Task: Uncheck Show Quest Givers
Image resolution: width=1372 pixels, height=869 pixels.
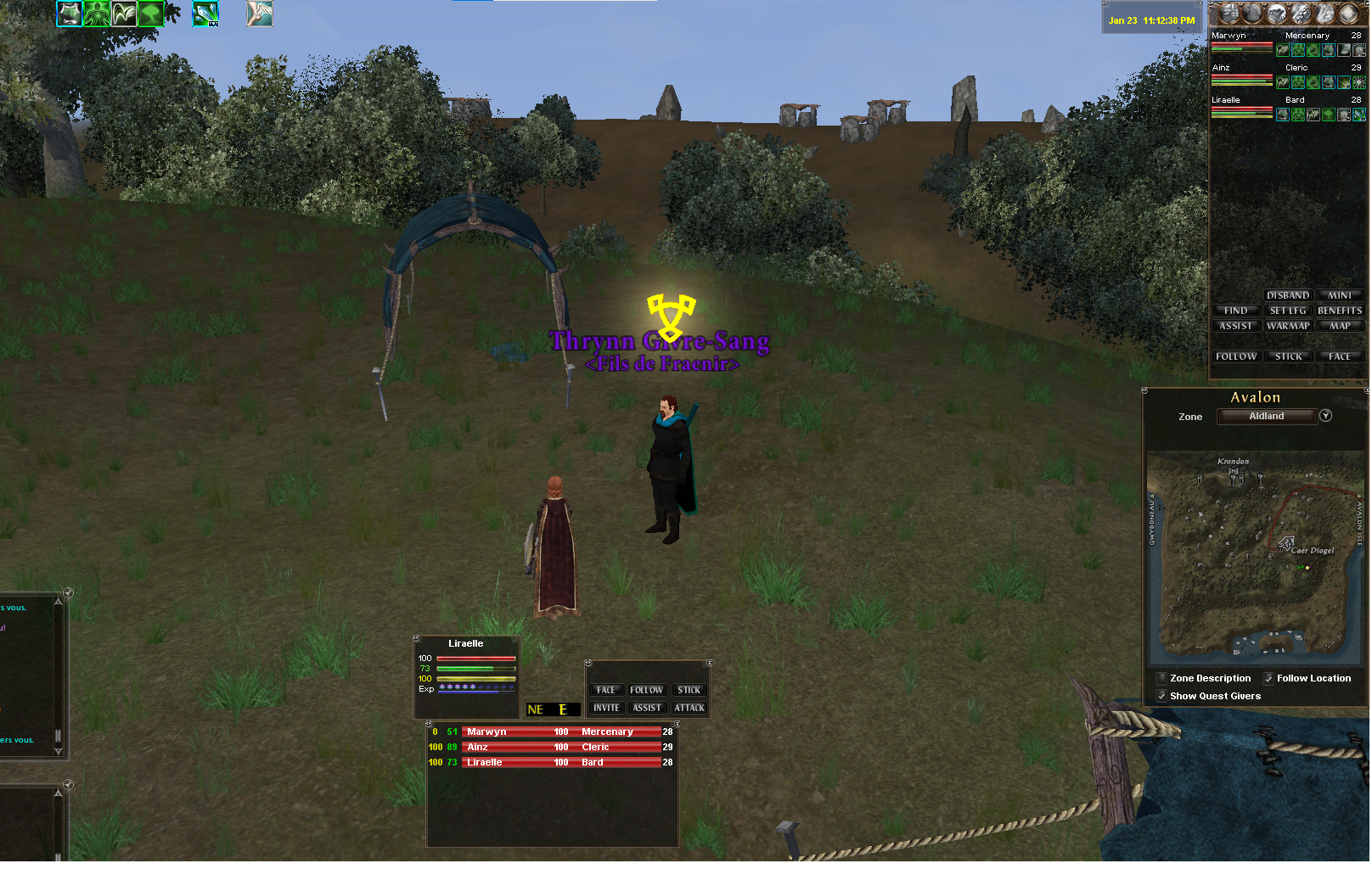Action: click(x=1161, y=696)
